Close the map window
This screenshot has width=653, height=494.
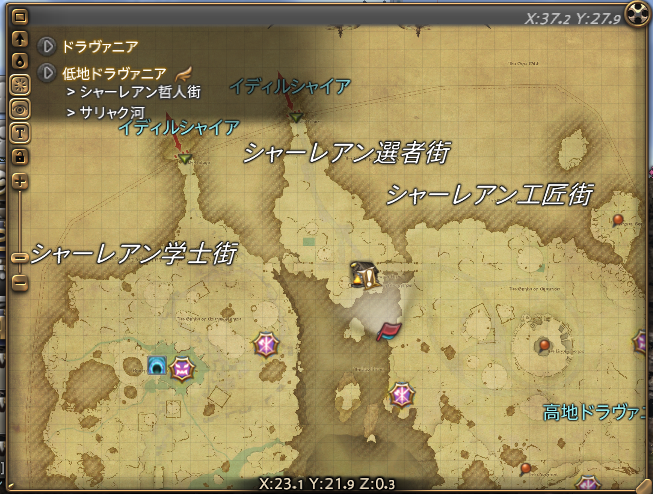637,15
